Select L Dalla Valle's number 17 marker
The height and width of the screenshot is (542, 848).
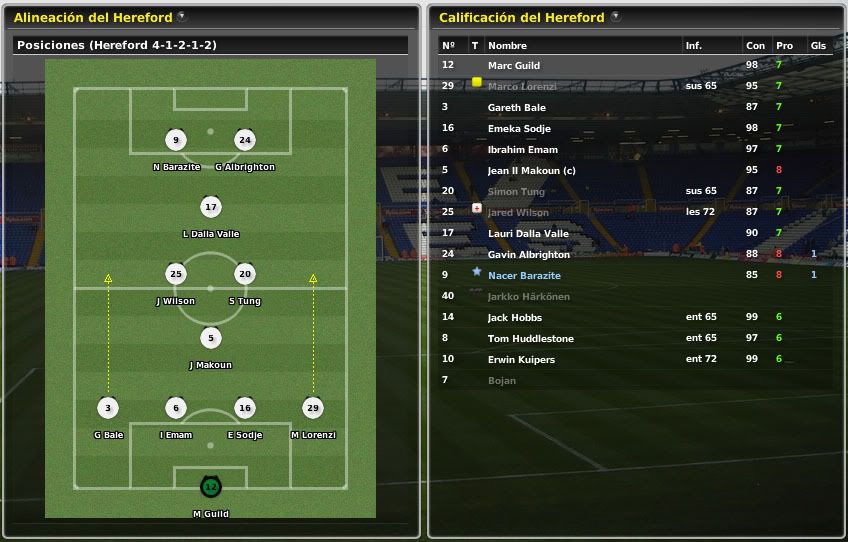pyautogui.click(x=210, y=207)
